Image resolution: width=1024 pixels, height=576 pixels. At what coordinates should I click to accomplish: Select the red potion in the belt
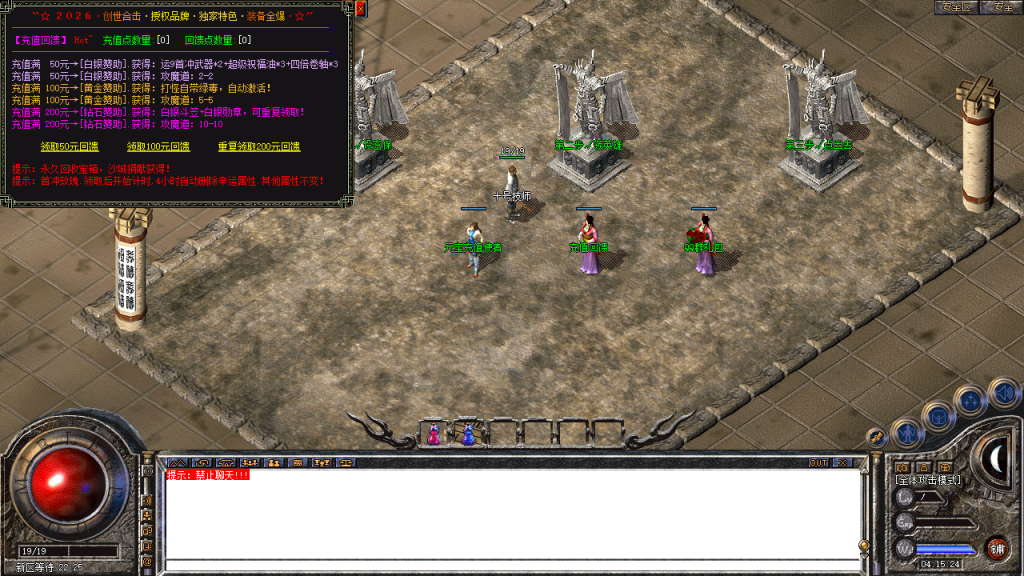click(x=434, y=434)
